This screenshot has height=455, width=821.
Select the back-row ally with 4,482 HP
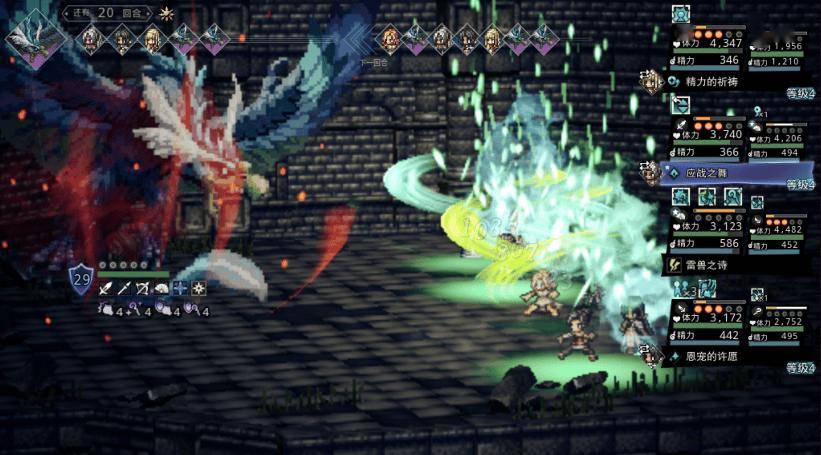[x=782, y=229]
